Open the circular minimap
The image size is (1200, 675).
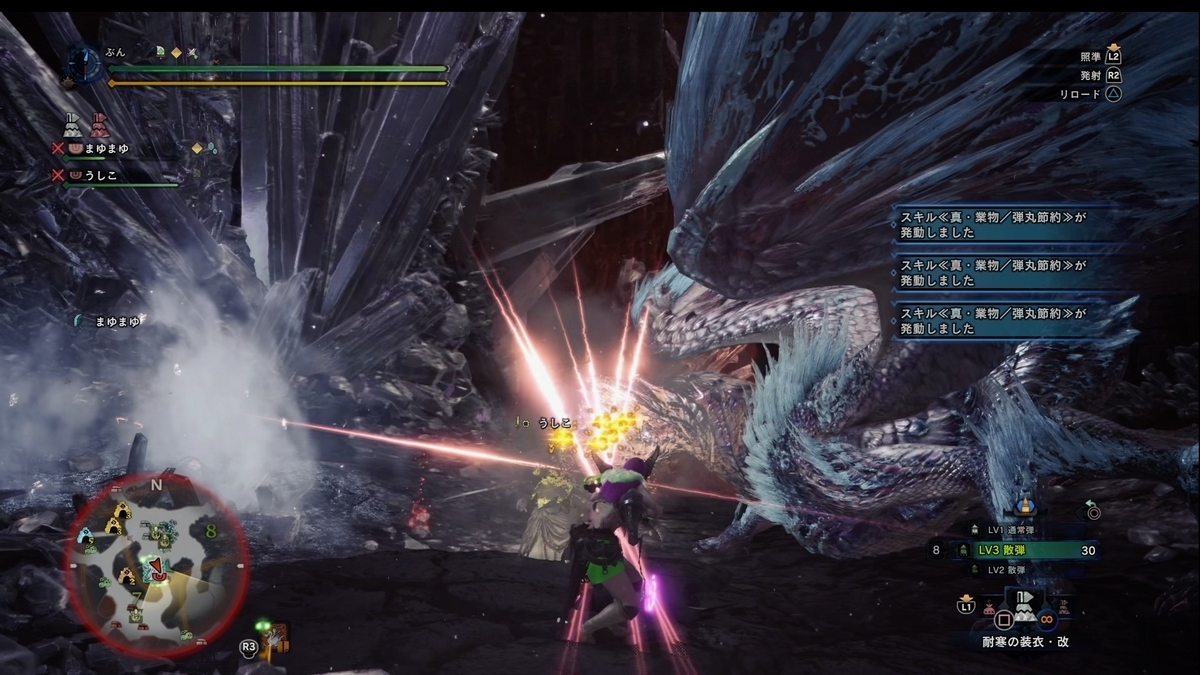pos(156,563)
